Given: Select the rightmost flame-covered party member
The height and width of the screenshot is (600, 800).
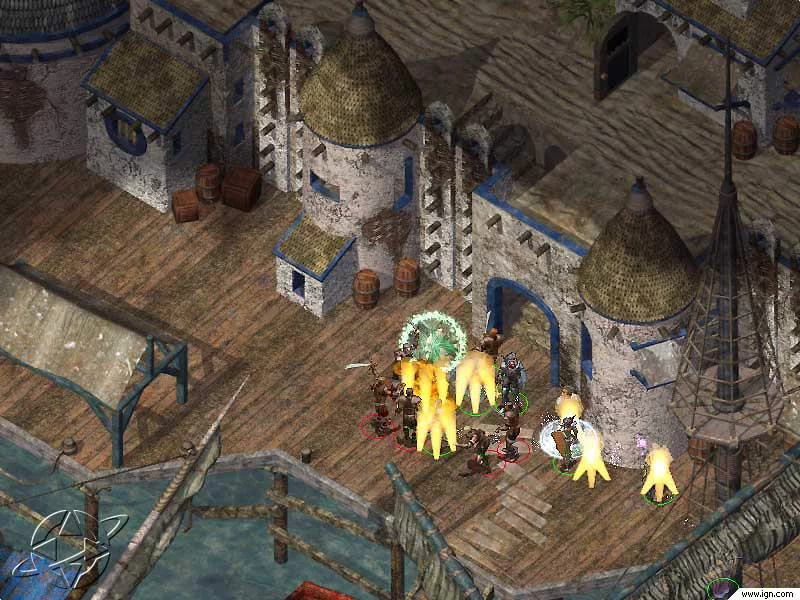Looking at the screenshot, I should click(x=659, y=473).
